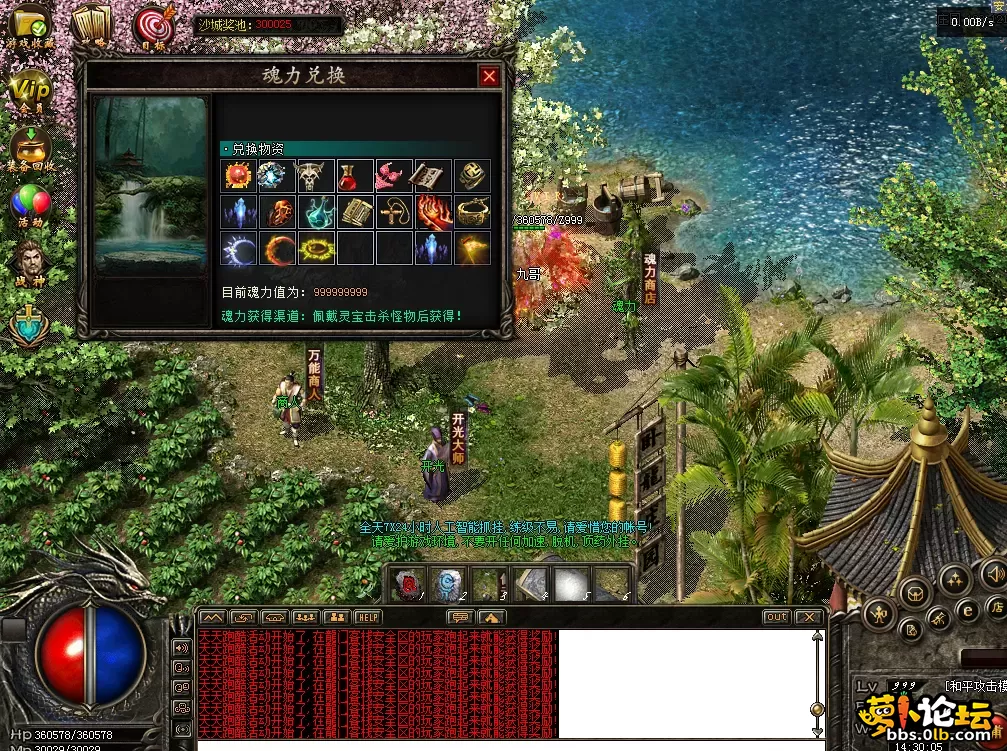This screenshot has width=1007, height=751.
Task: Choose the horned skull helmet item
Action: click(x=317, y=176)
